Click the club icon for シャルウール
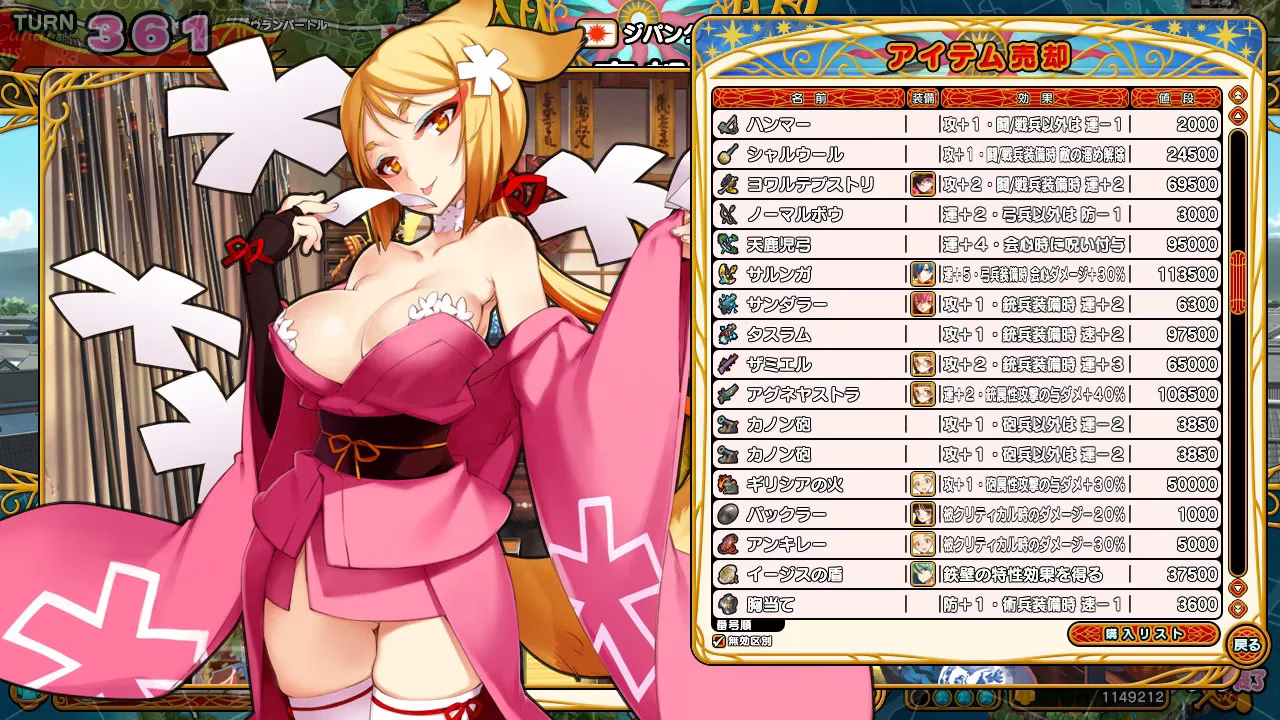 pos(725,155)
